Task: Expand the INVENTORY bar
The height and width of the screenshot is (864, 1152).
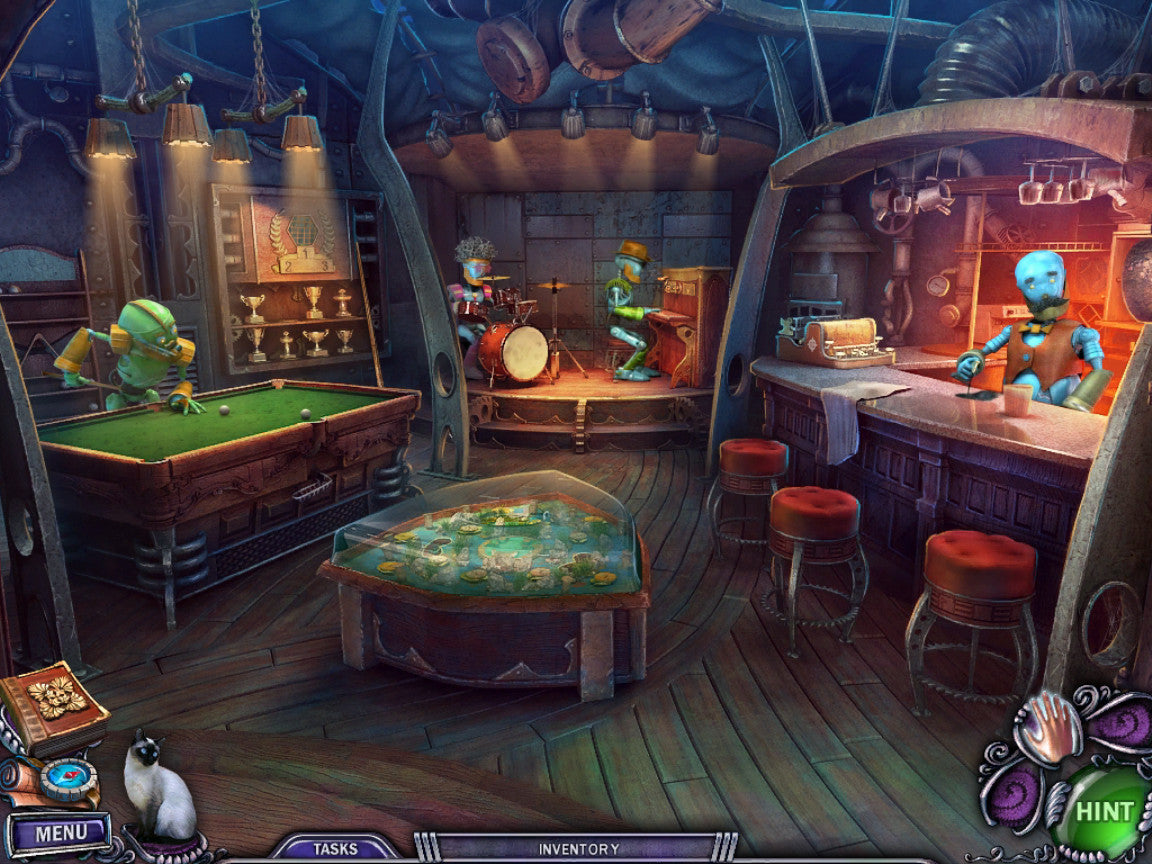Action: point(578,849)
